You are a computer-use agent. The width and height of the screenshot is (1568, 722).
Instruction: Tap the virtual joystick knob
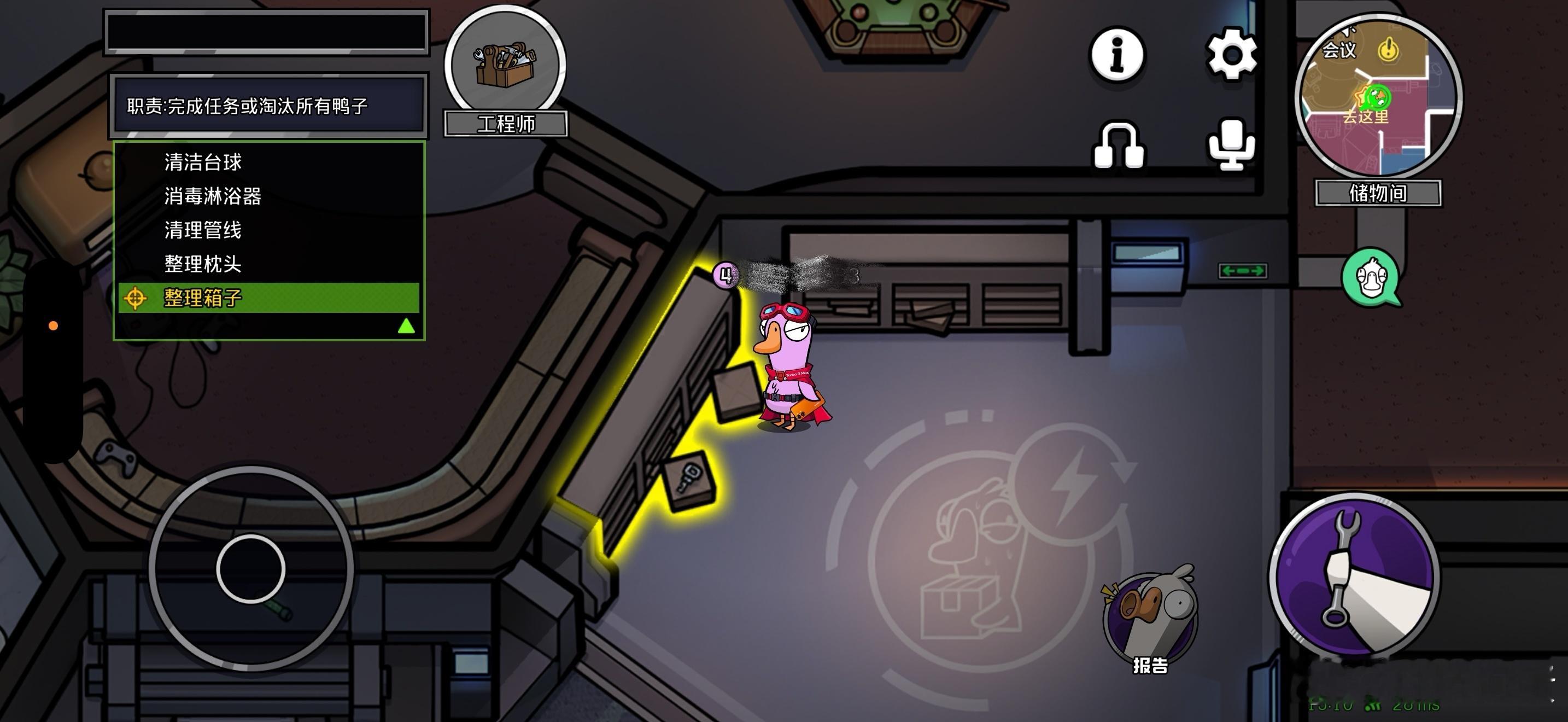pyautogui.click(x=251, y=569)
